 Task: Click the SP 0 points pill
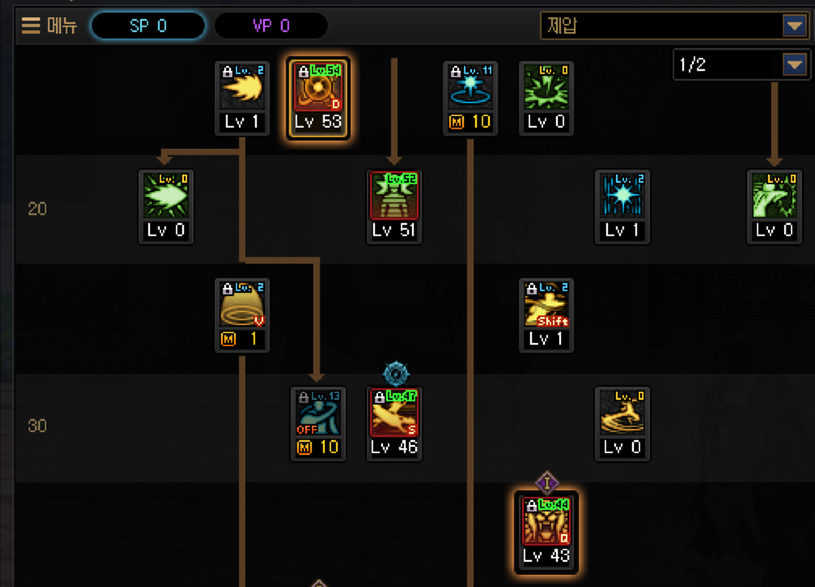pos(148,26)
